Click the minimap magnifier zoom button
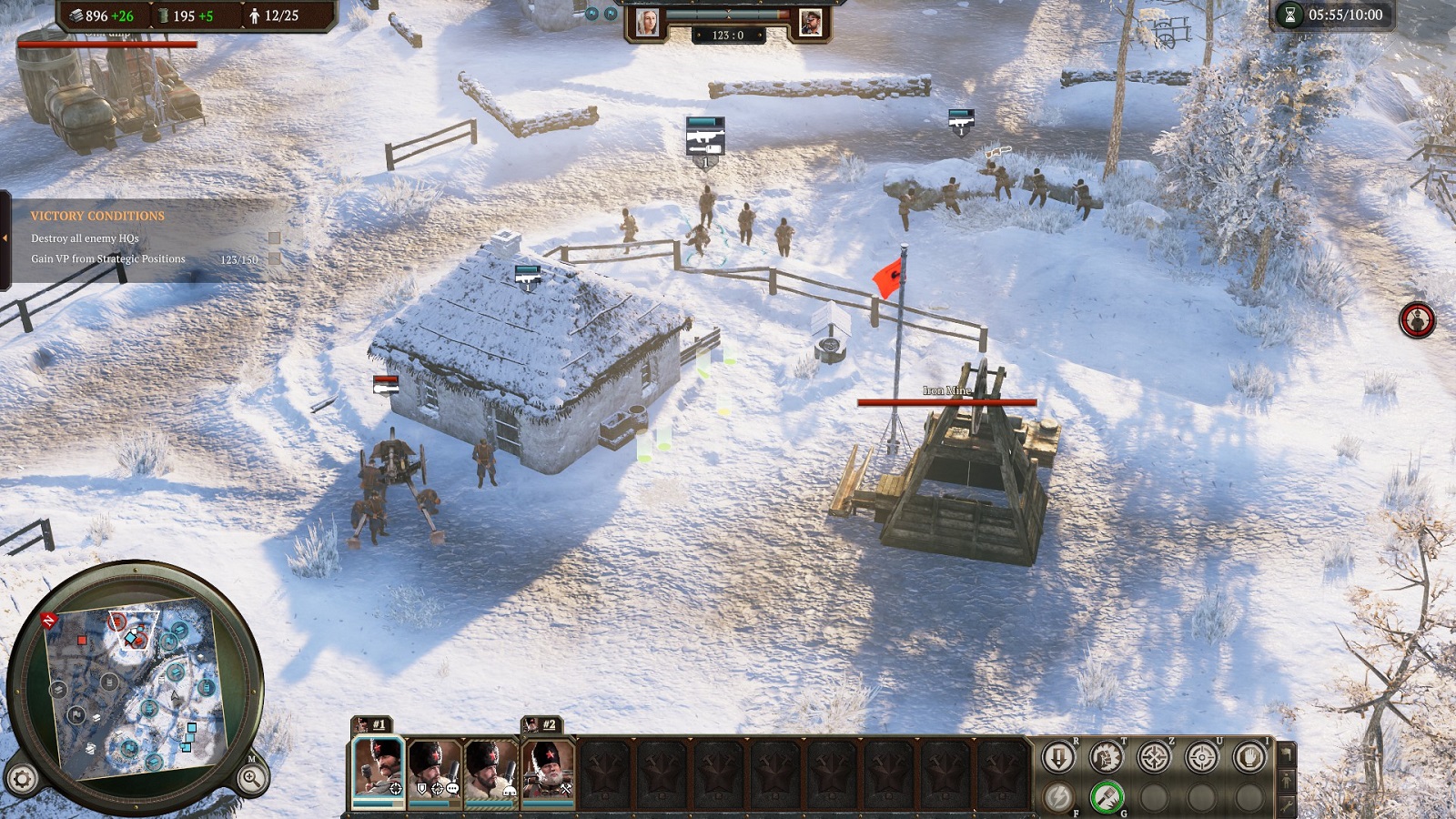The height and width of the screenshot is (819, 1456). point(251,777)
